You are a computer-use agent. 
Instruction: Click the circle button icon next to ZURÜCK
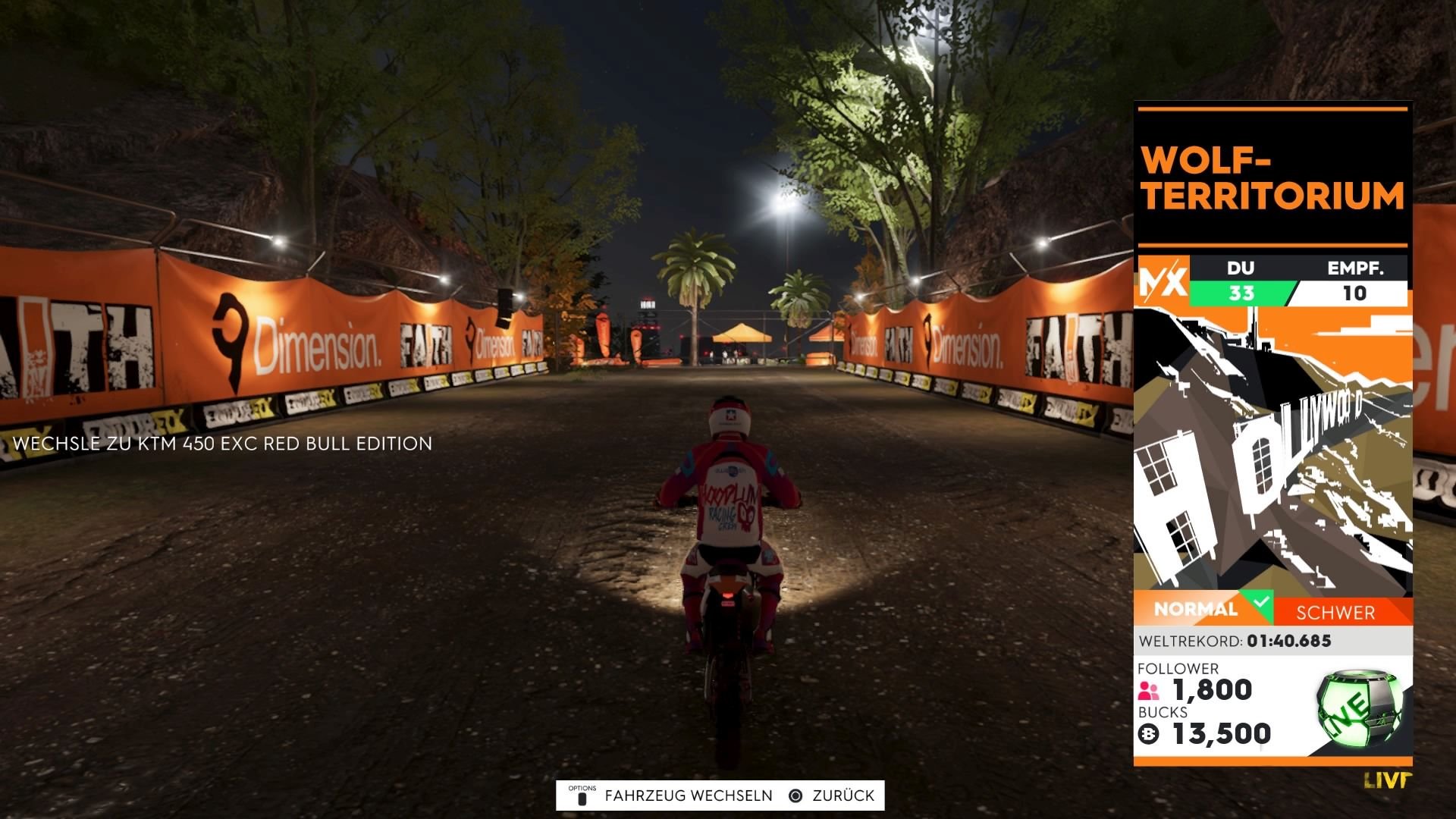click(x=795, y=795)
